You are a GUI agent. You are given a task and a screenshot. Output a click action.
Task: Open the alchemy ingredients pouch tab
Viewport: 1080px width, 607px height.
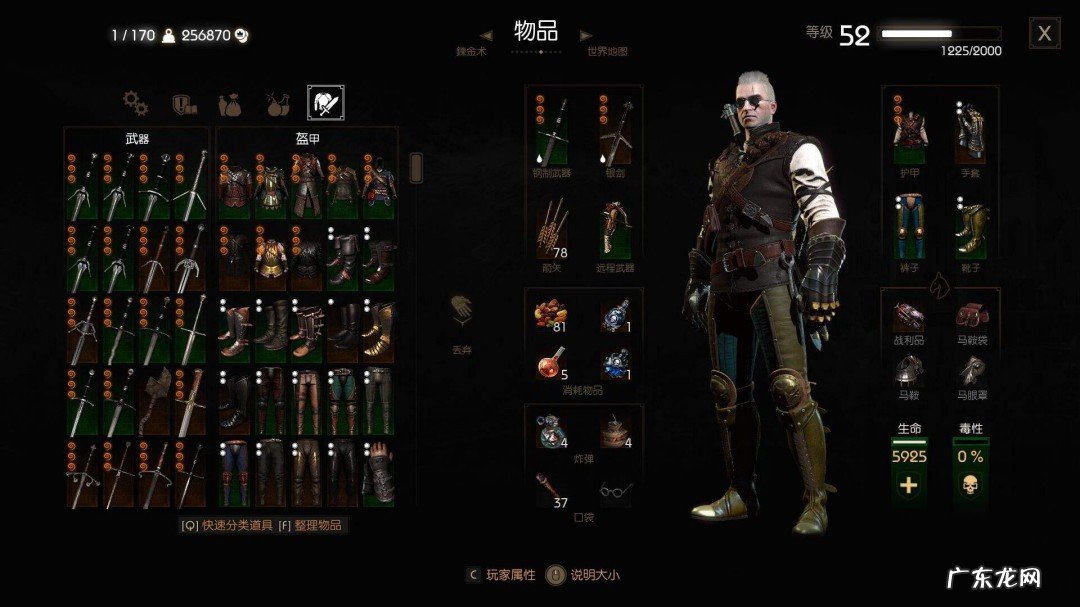coord(277,103)
